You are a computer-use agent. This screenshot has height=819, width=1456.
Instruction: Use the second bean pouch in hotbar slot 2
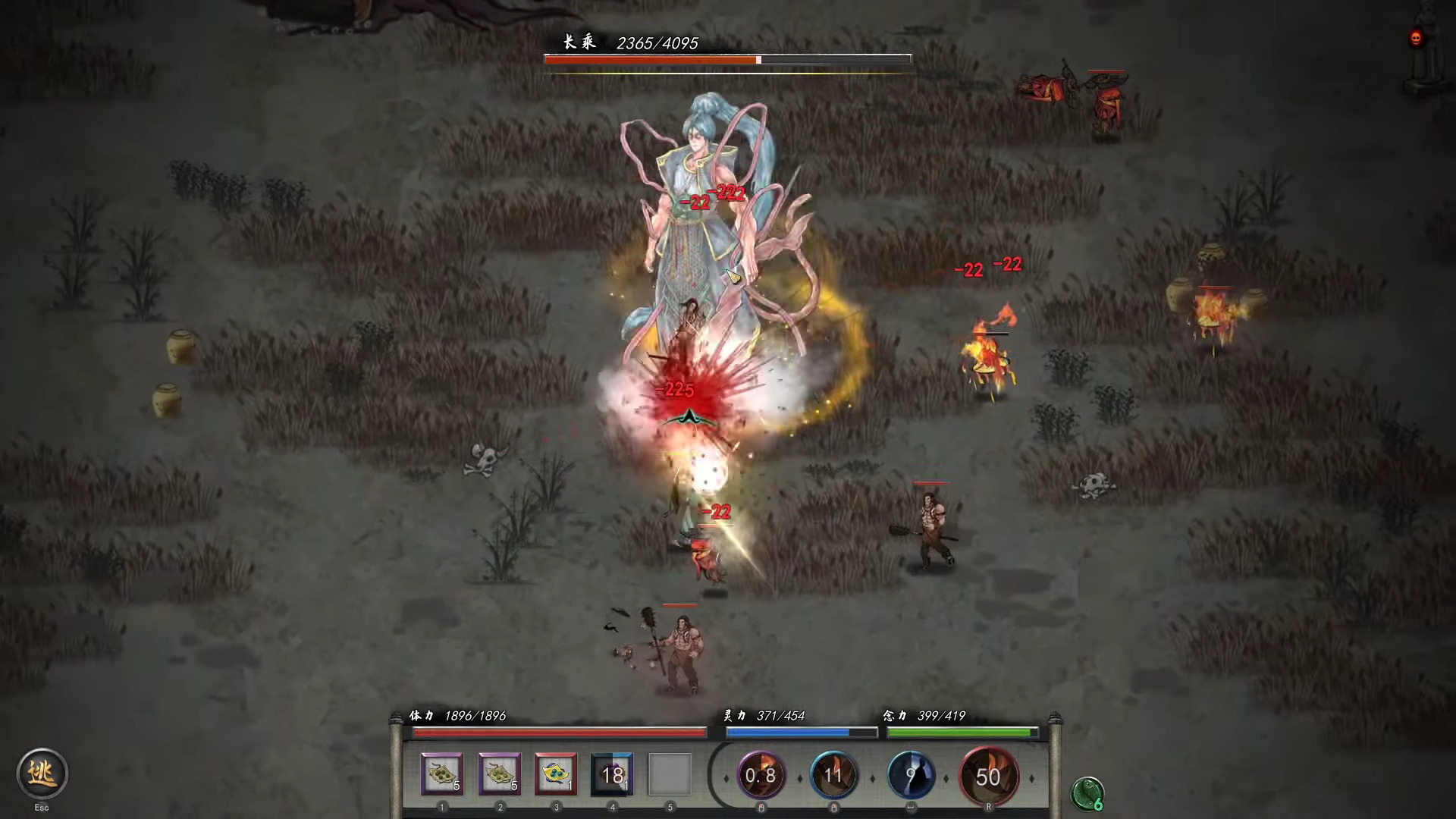pyautogui.click(x=499, y=773)
